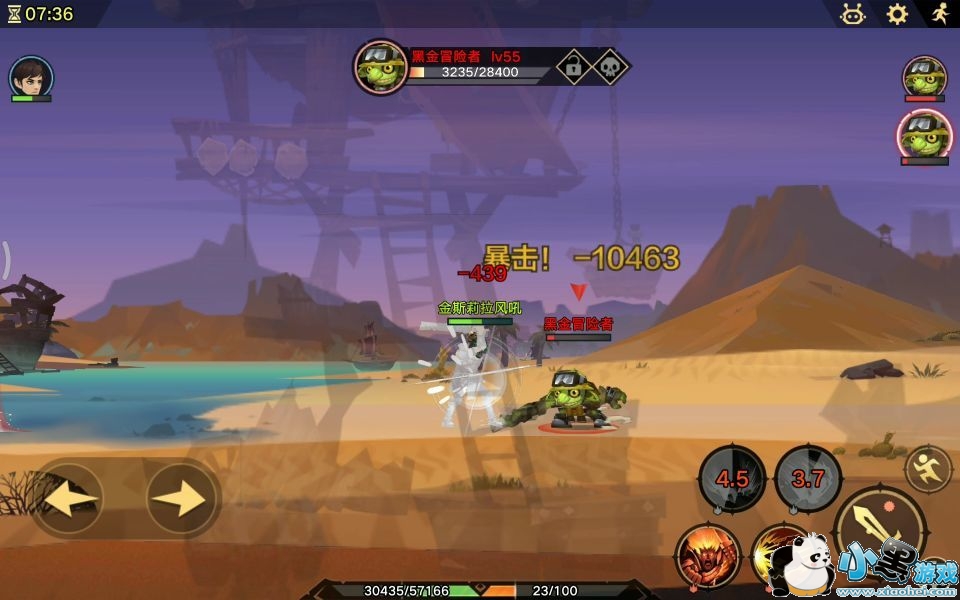The image size is (960, 600).
Task: Select the player hero portrait
Action: click(31, 77)
